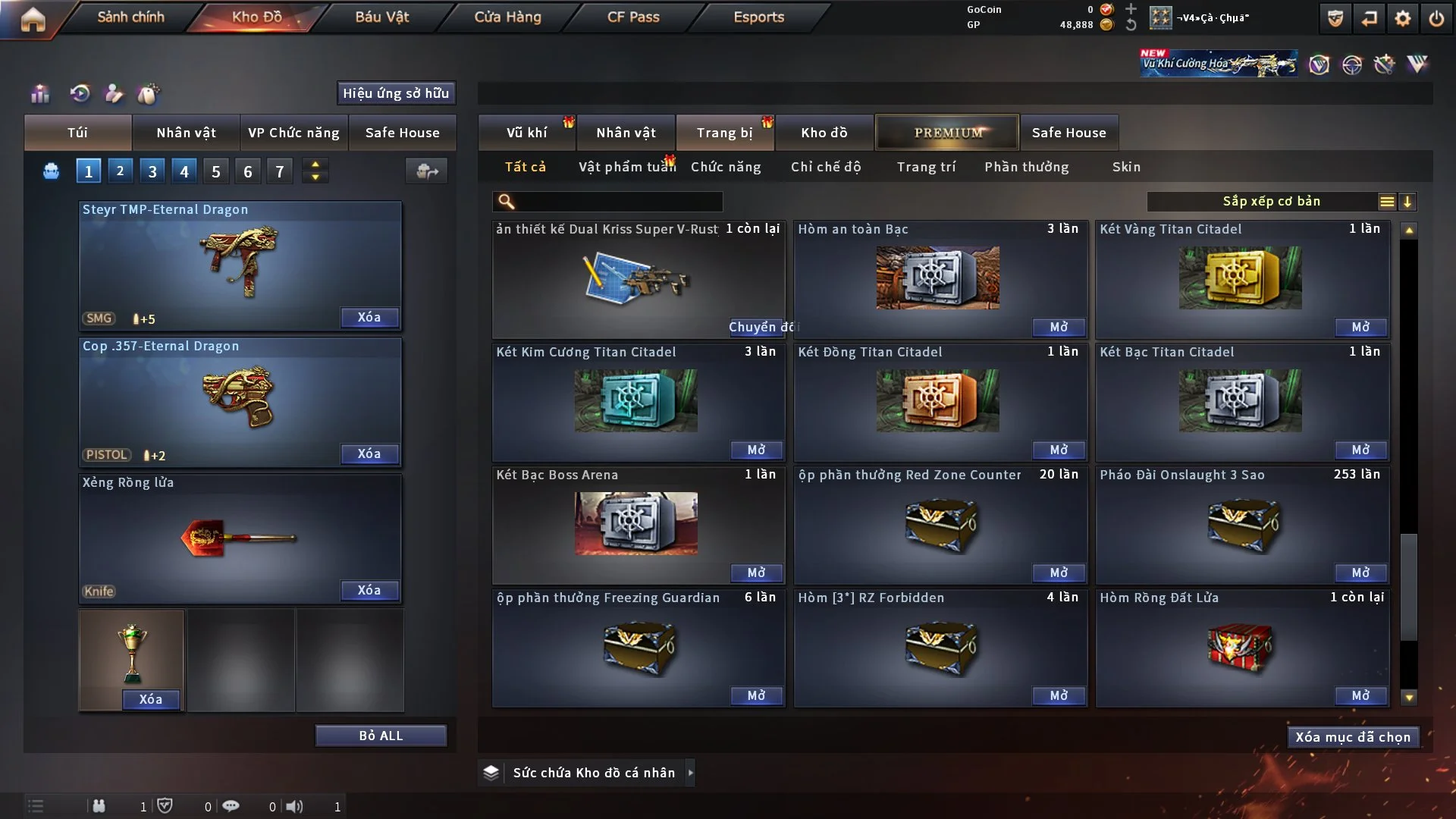
Task: Click the power exit icon
Action: pyautogui.click(x=1436, y=18)
